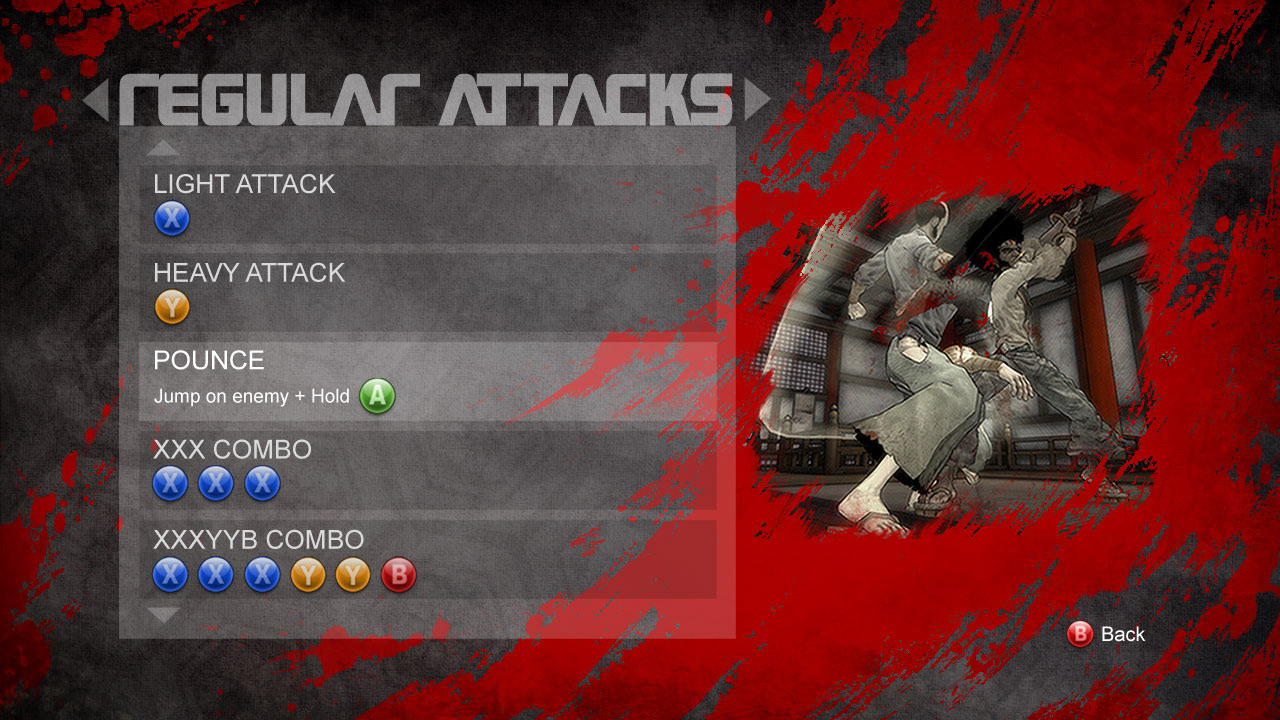Click the Back label in the corner
The height and width of the screenshot is (720, 1280).
[x=1125, y=634]
